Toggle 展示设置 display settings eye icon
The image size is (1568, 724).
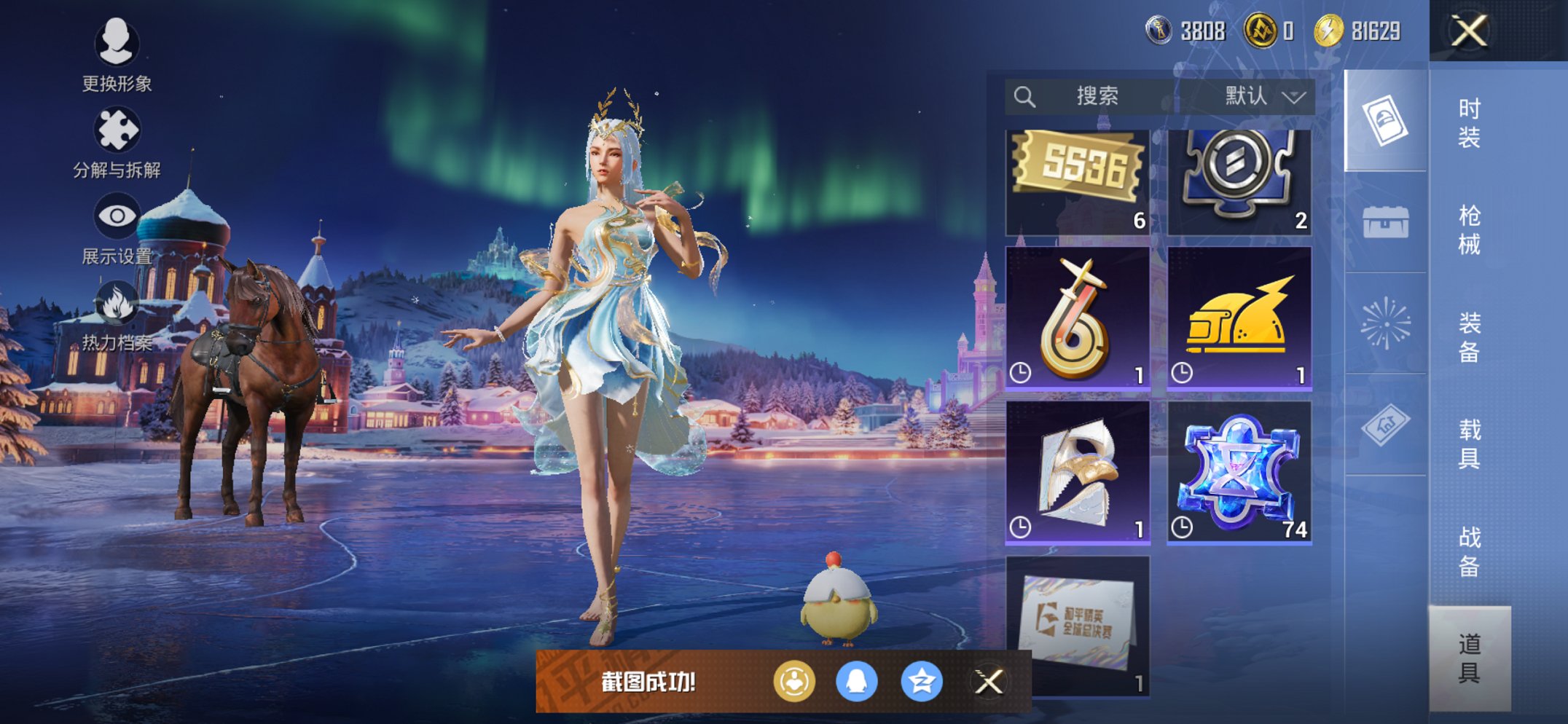pos(117,215)
